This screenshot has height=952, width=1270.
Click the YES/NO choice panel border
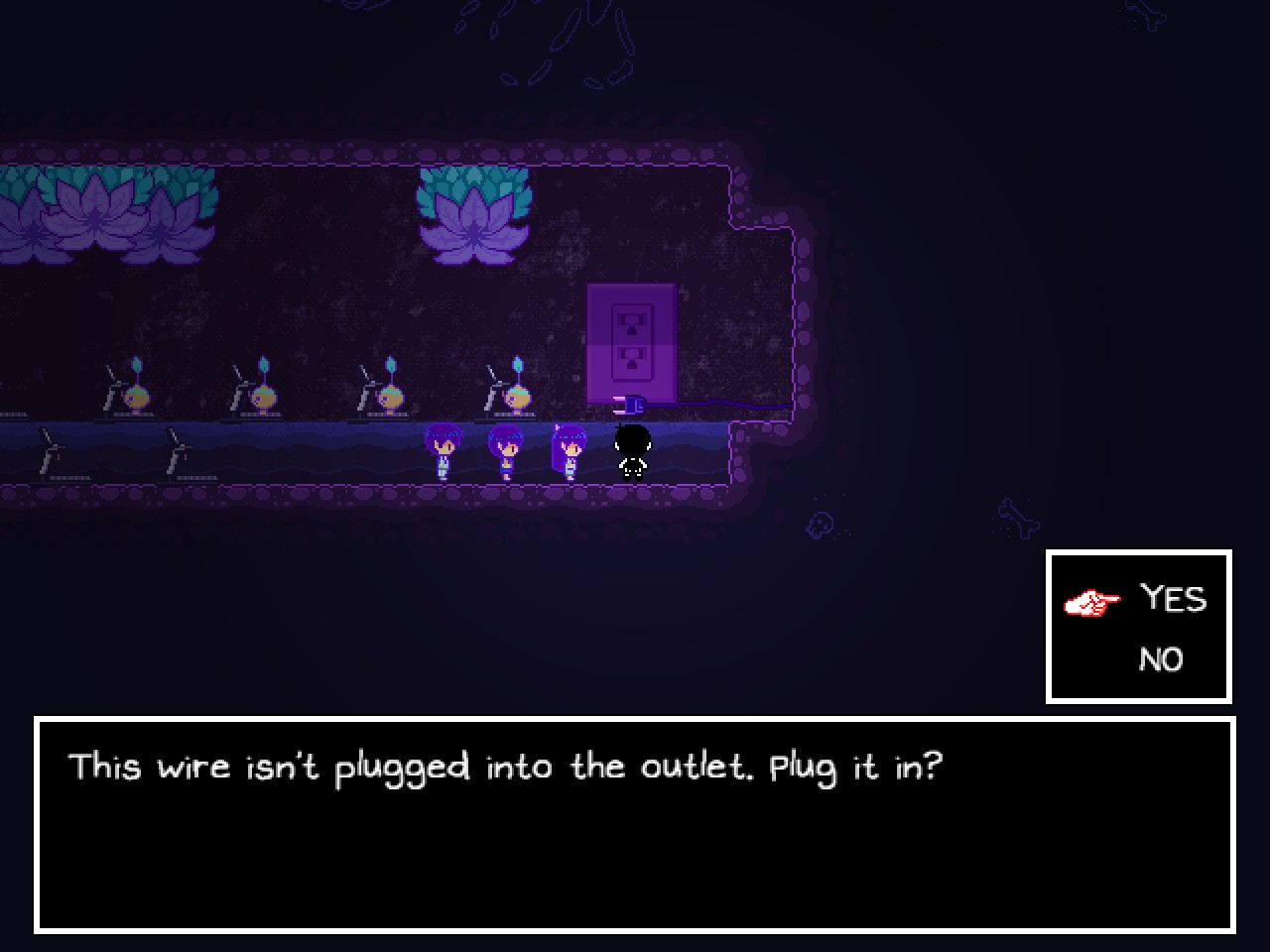(x=1139, y=554)
